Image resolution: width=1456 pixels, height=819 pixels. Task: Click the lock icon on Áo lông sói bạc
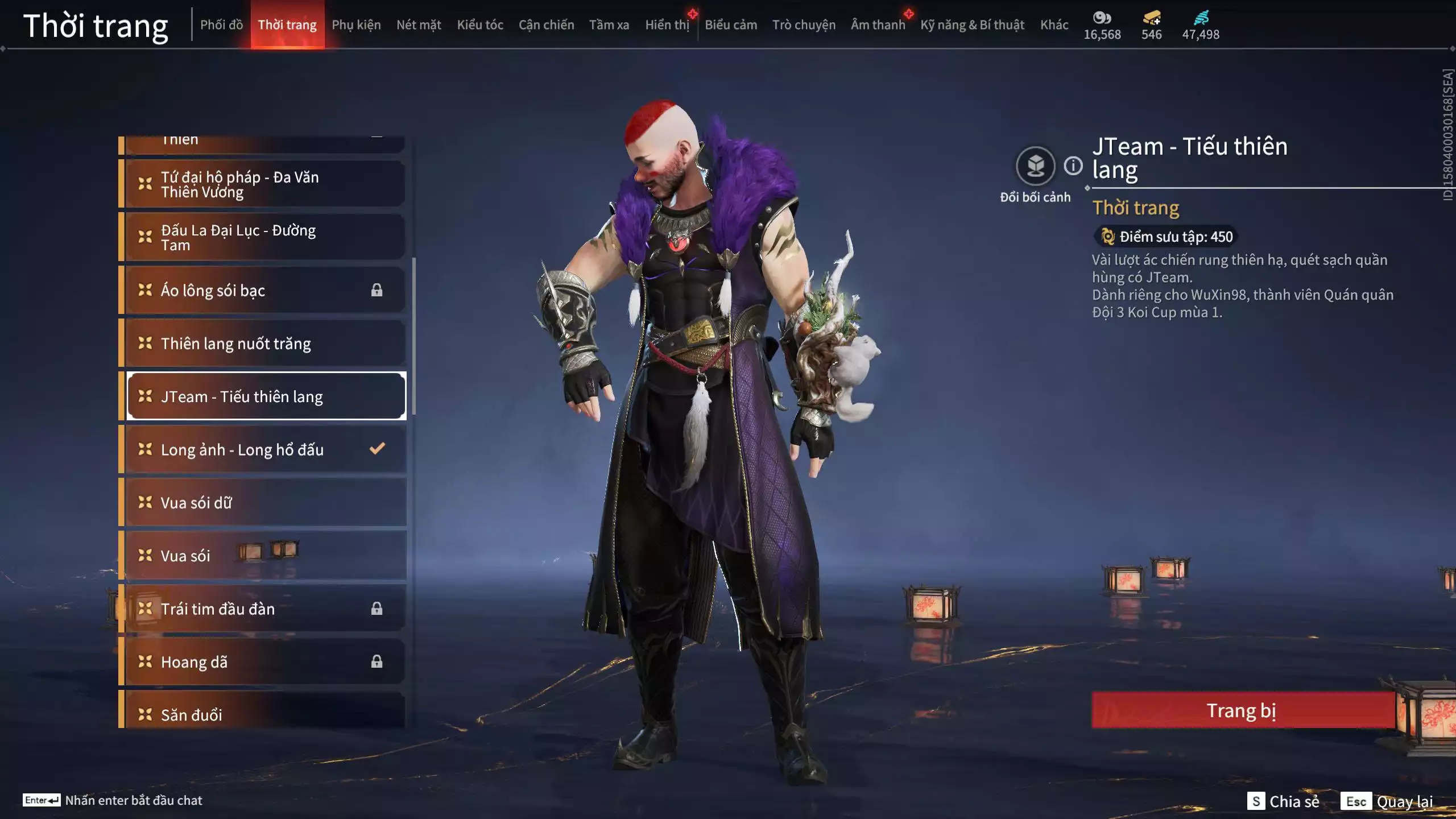coord(377,290)
